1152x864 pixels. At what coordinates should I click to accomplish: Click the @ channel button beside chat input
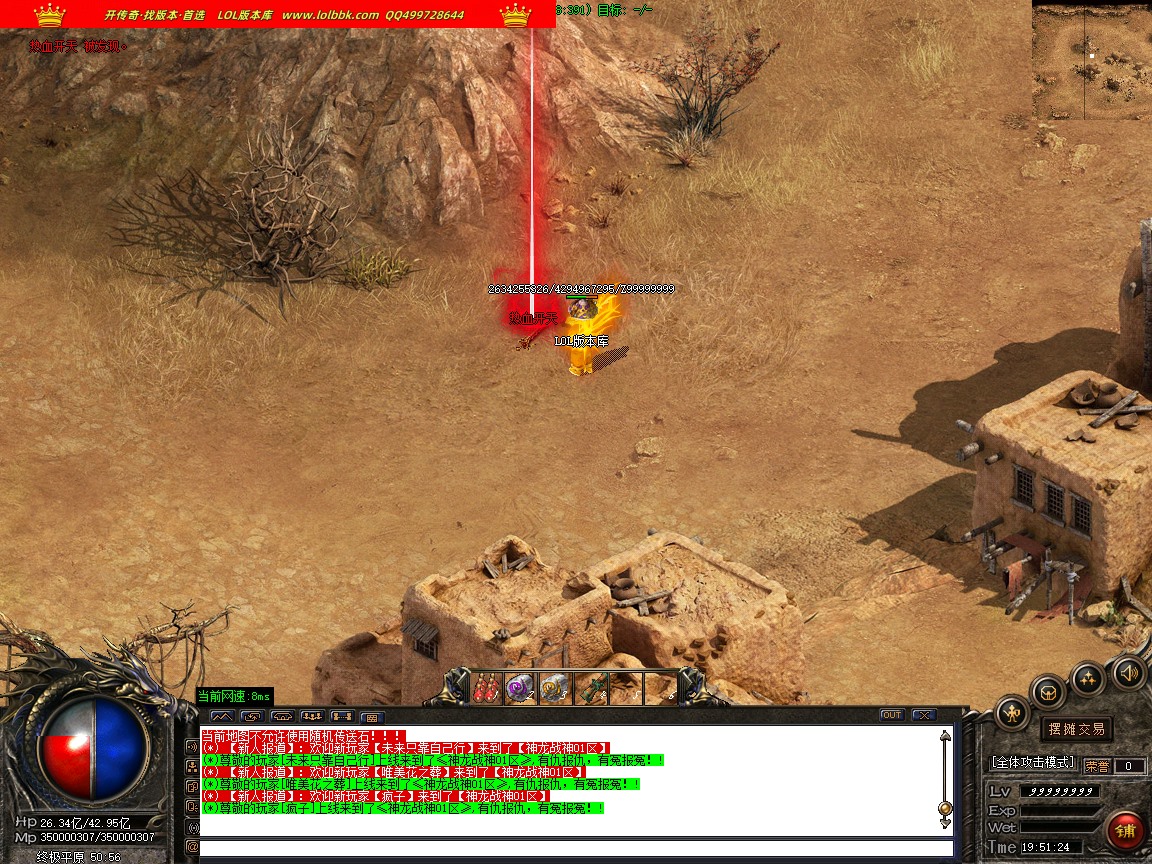[192, 848]
